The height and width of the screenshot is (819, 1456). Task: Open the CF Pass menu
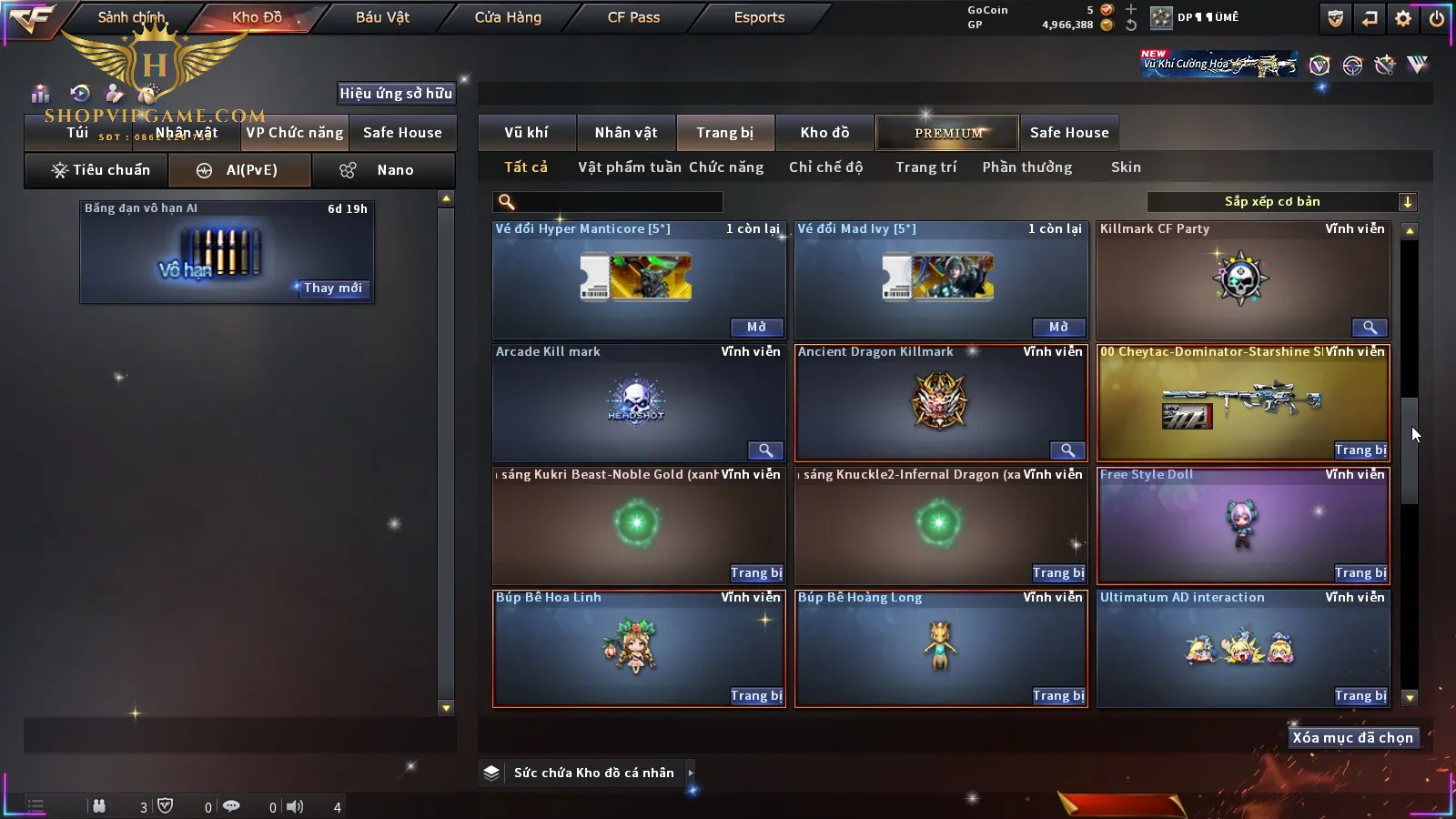[633, 17]
